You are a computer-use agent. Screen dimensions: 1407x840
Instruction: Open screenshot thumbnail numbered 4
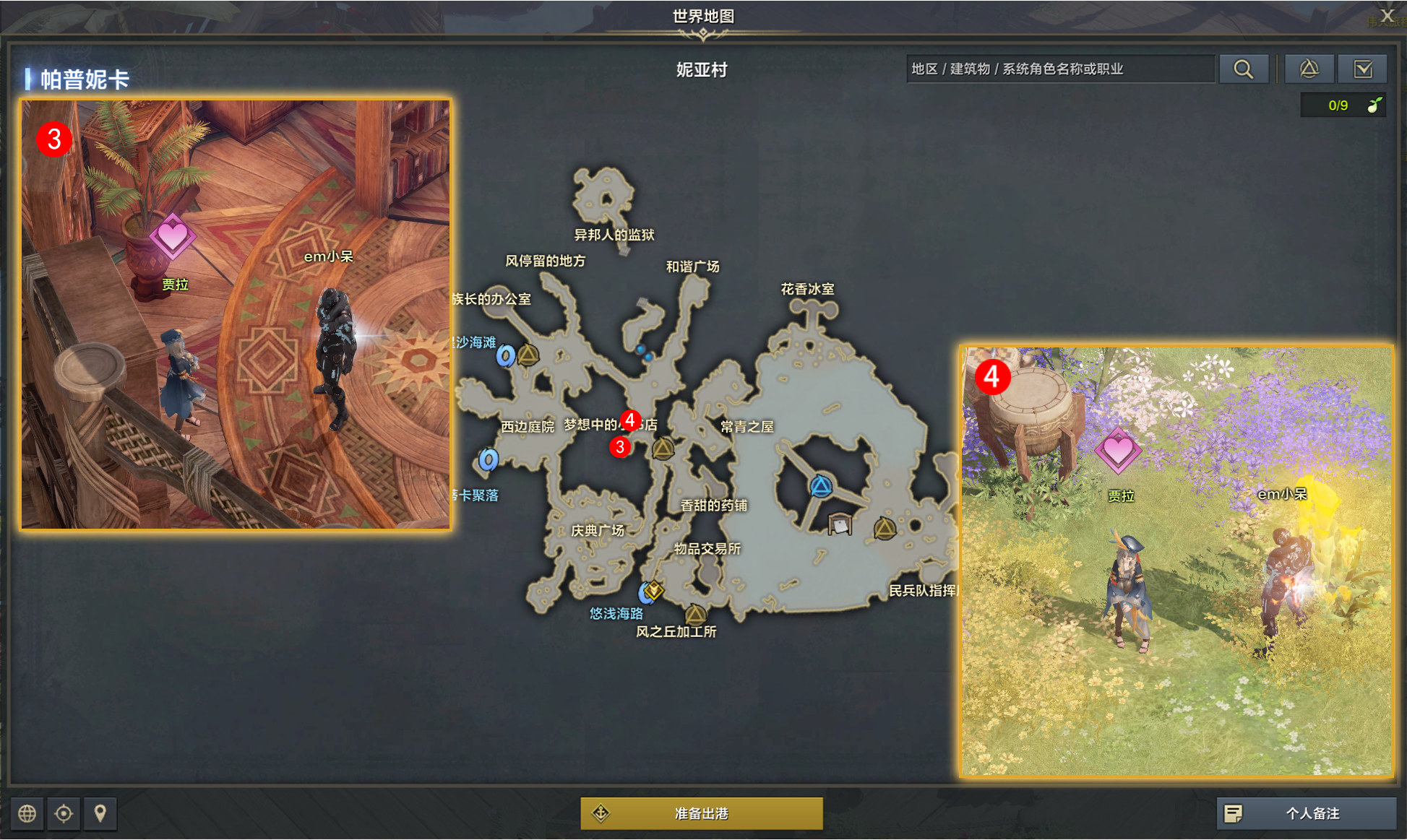[x=1176, y=561]
